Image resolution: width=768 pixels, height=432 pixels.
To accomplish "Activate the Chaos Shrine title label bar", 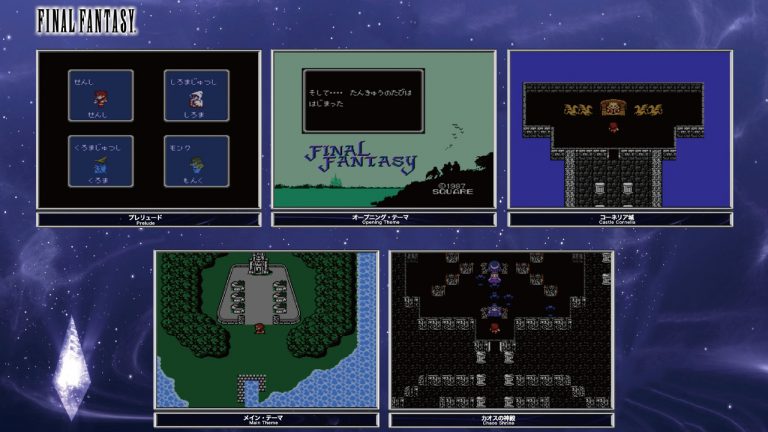I will point(502,420).
